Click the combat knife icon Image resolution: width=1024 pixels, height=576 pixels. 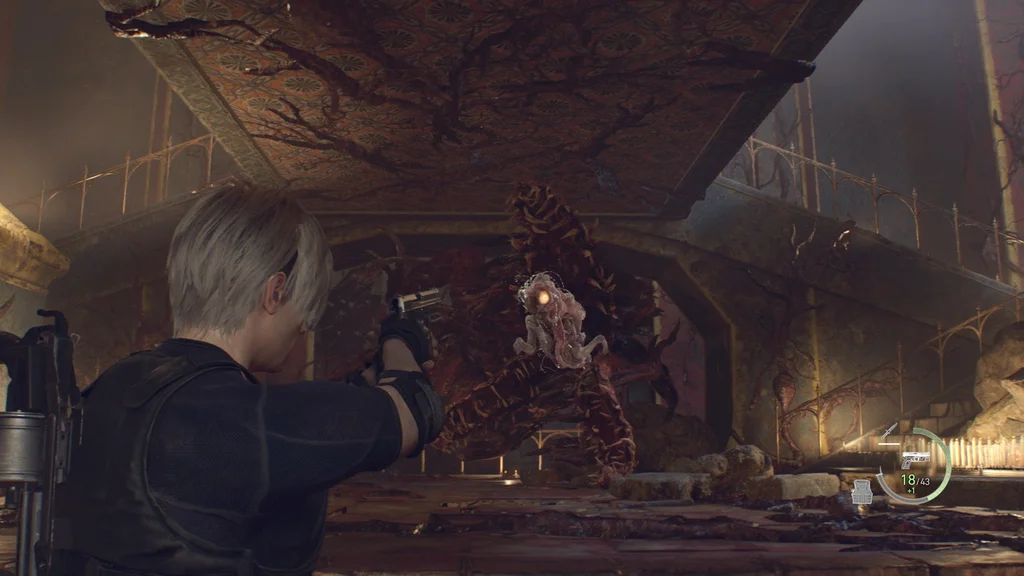(889, 432)
